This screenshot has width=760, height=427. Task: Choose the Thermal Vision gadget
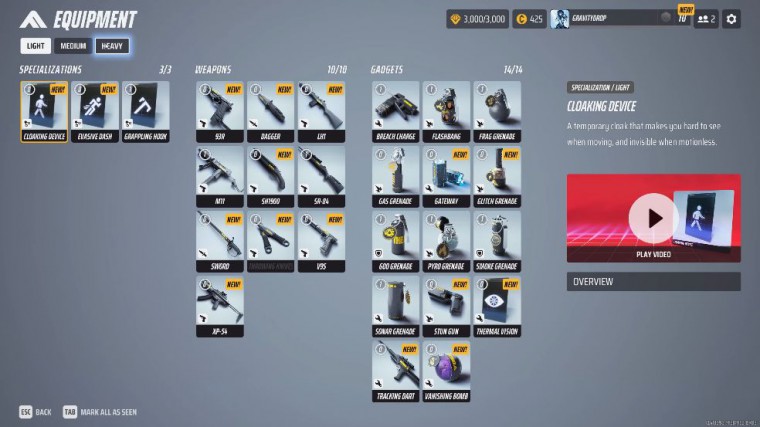pos(497,306)
